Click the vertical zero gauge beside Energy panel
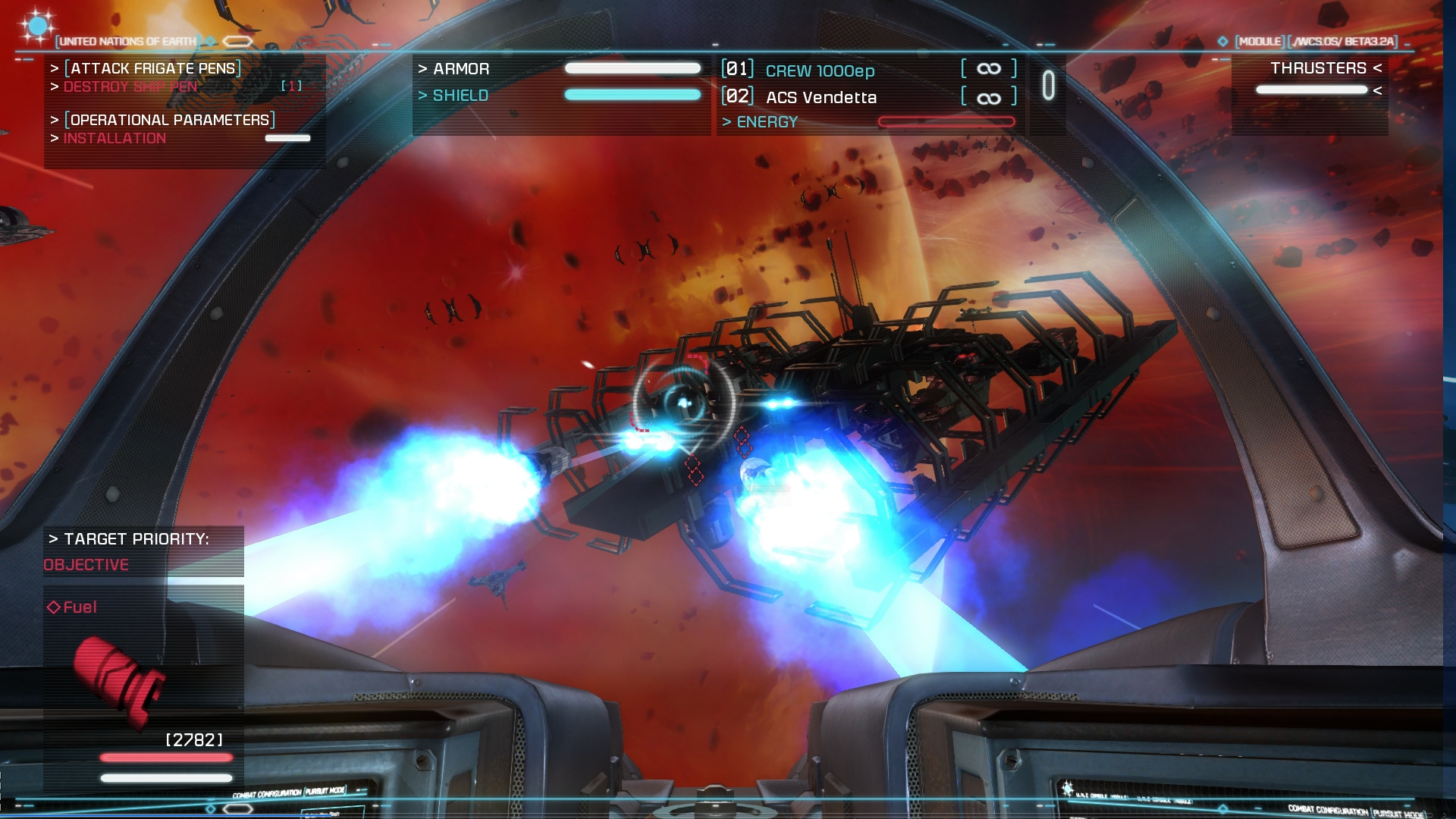This screenshot has width=1456, height=819. pos(1049,86)
